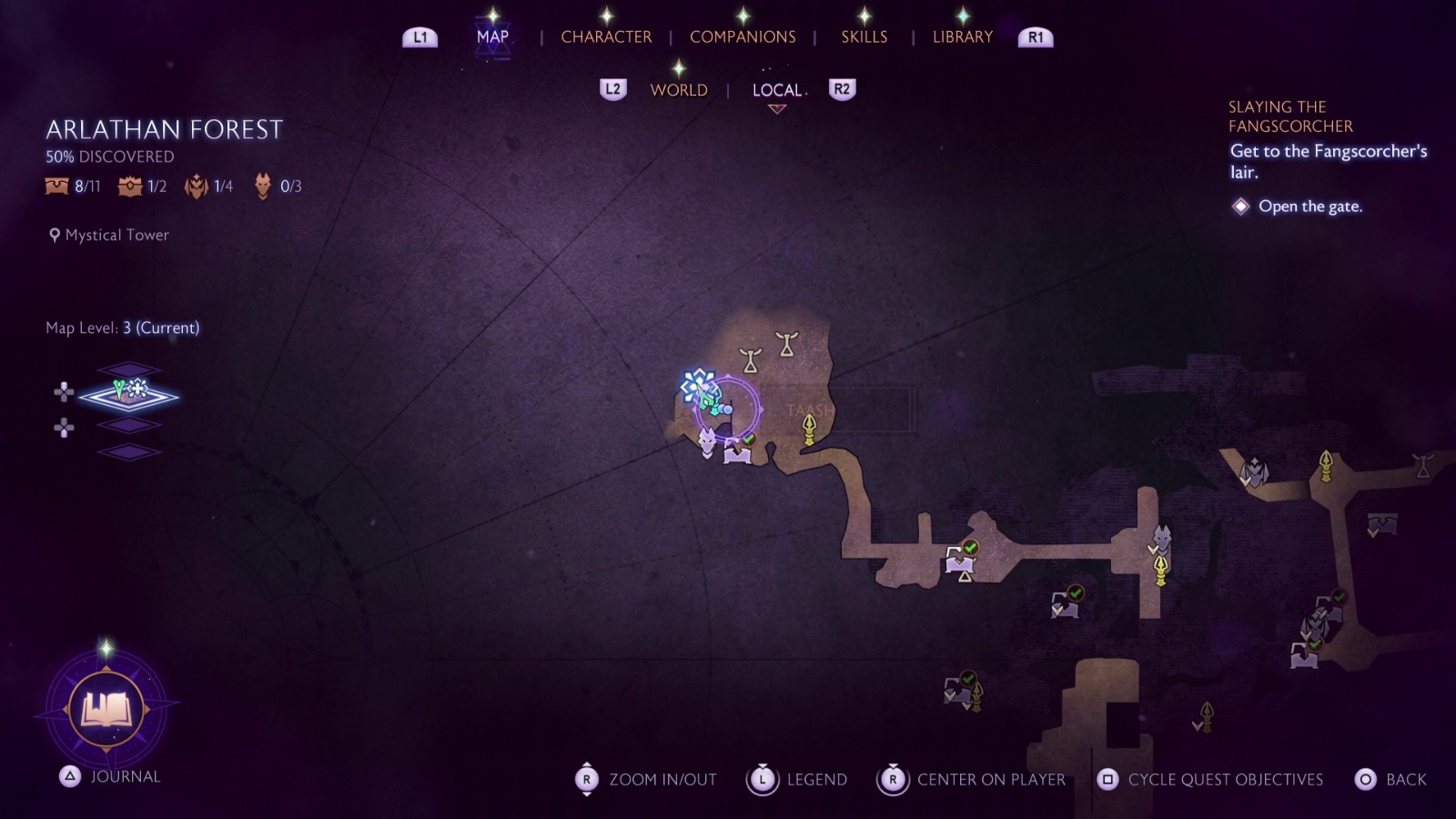This screenshot has height=819, width=1456.
Task: Click the wolf head marker beside the player
Action: tap(705, 443)
